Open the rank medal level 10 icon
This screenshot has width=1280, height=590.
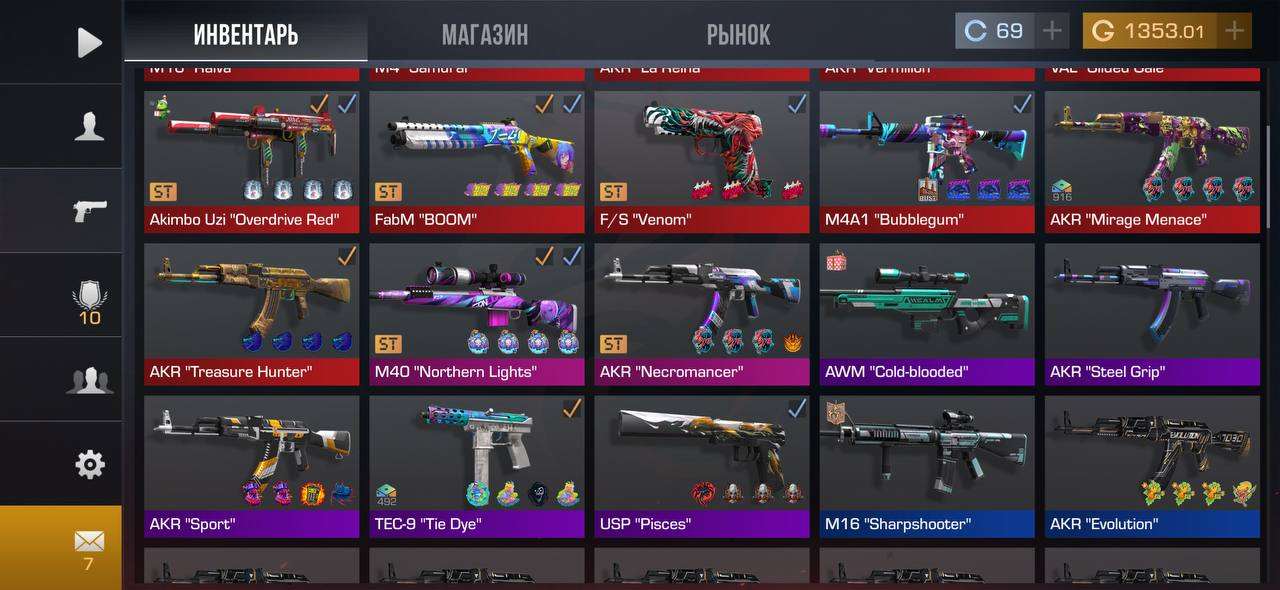(89, 302)
